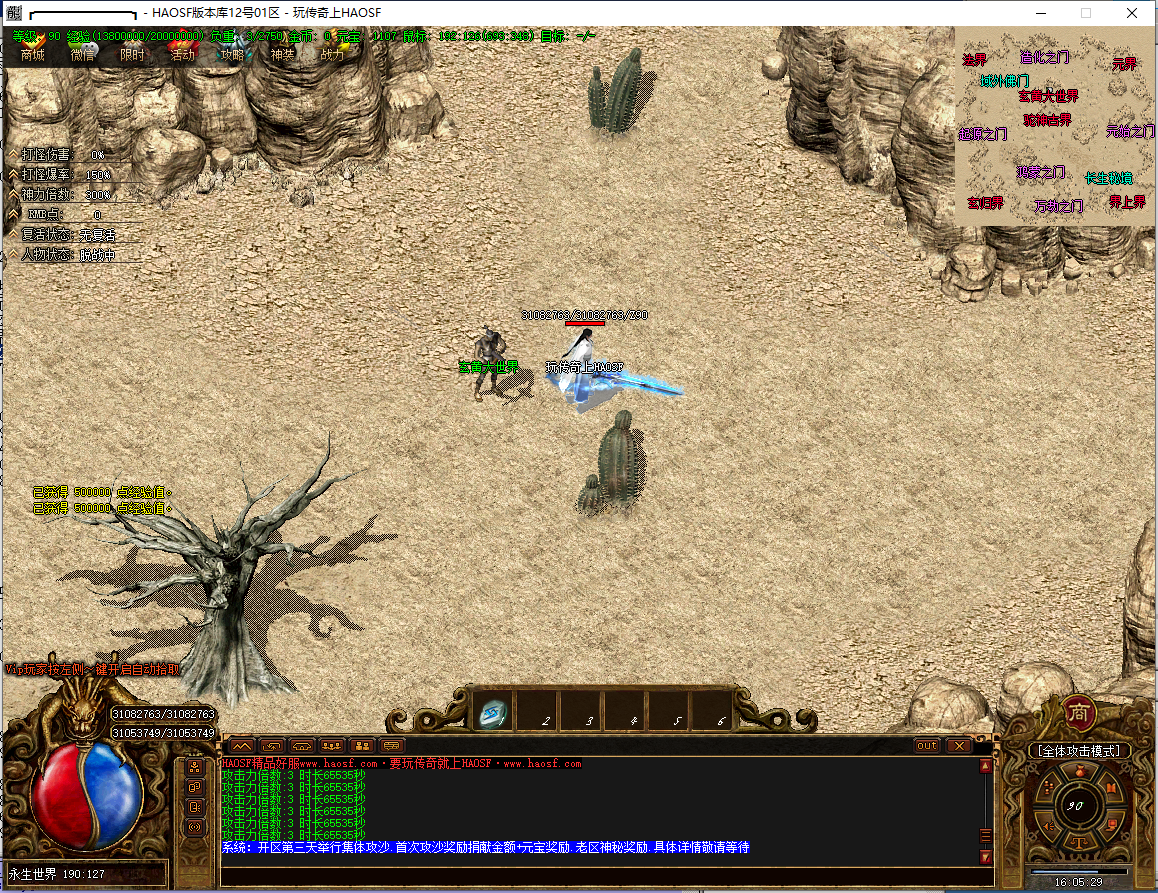Choose 长生秘境 on the minimap
The image size is (1158, 893).
click(x=1108, y=178)
